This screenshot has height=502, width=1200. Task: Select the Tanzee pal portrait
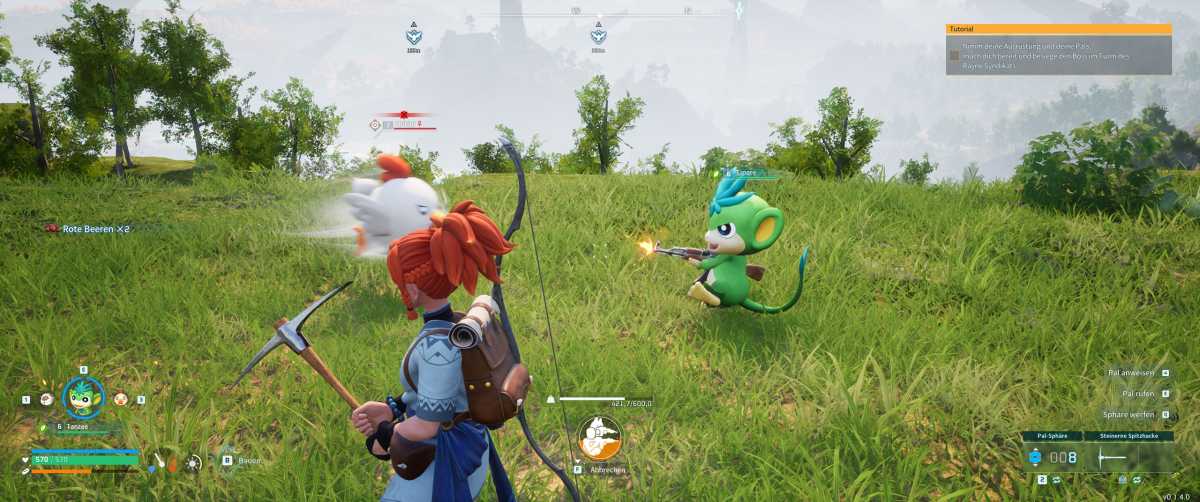point(83,397)
